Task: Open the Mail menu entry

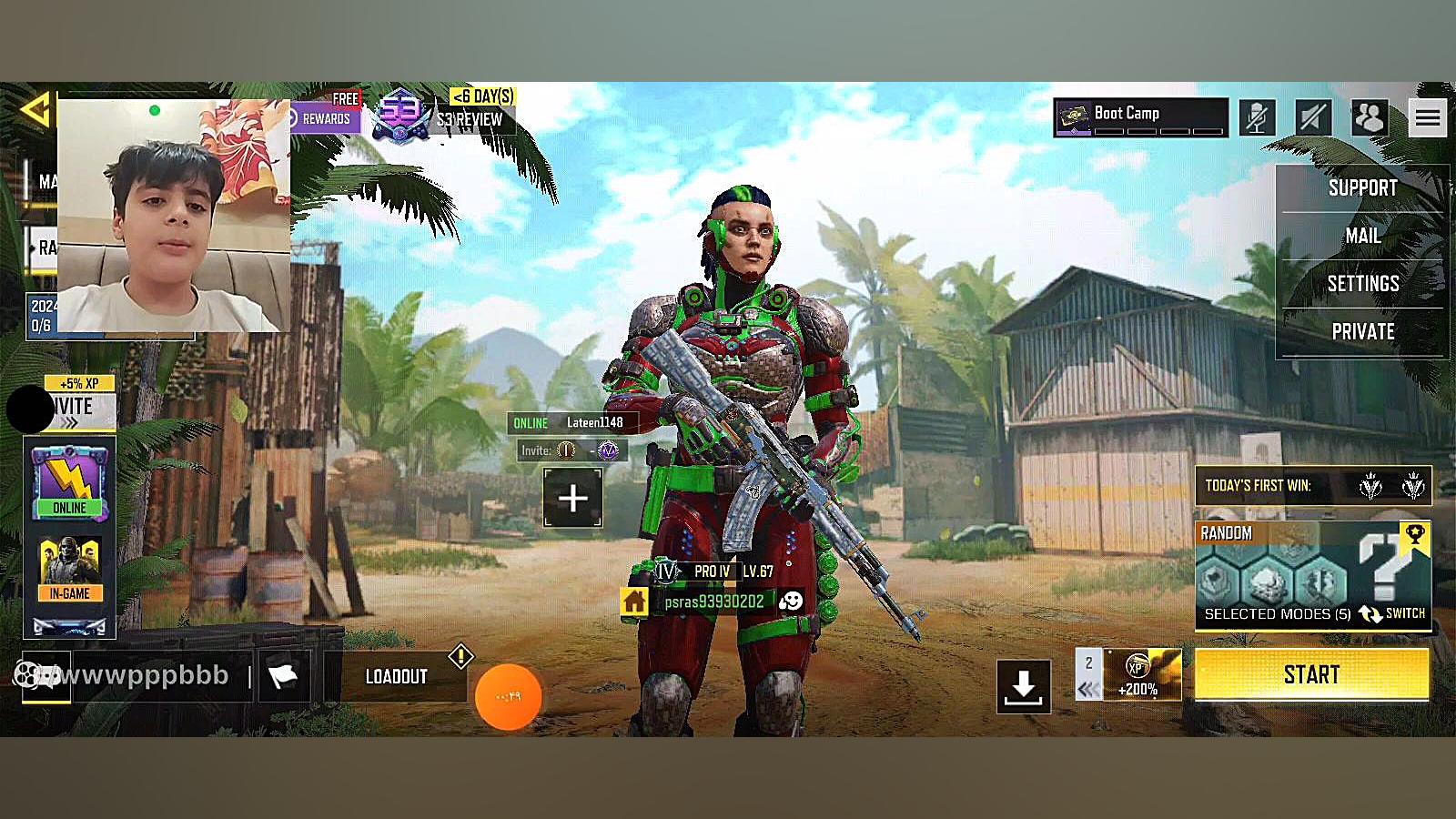Action: click(x=1362, y=236)
